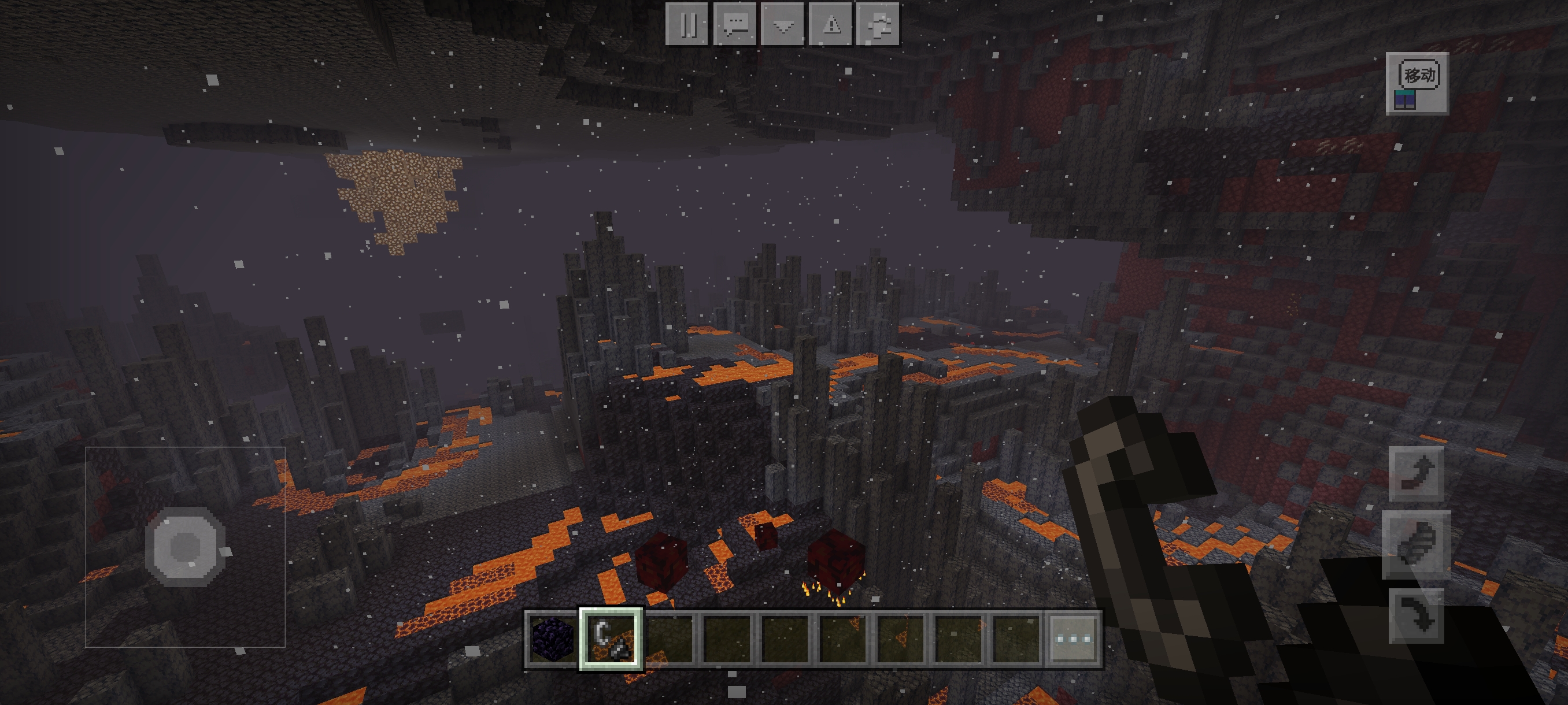Tap the fly-up arrow button
1568x705 pixels.
click(1416, 473)
